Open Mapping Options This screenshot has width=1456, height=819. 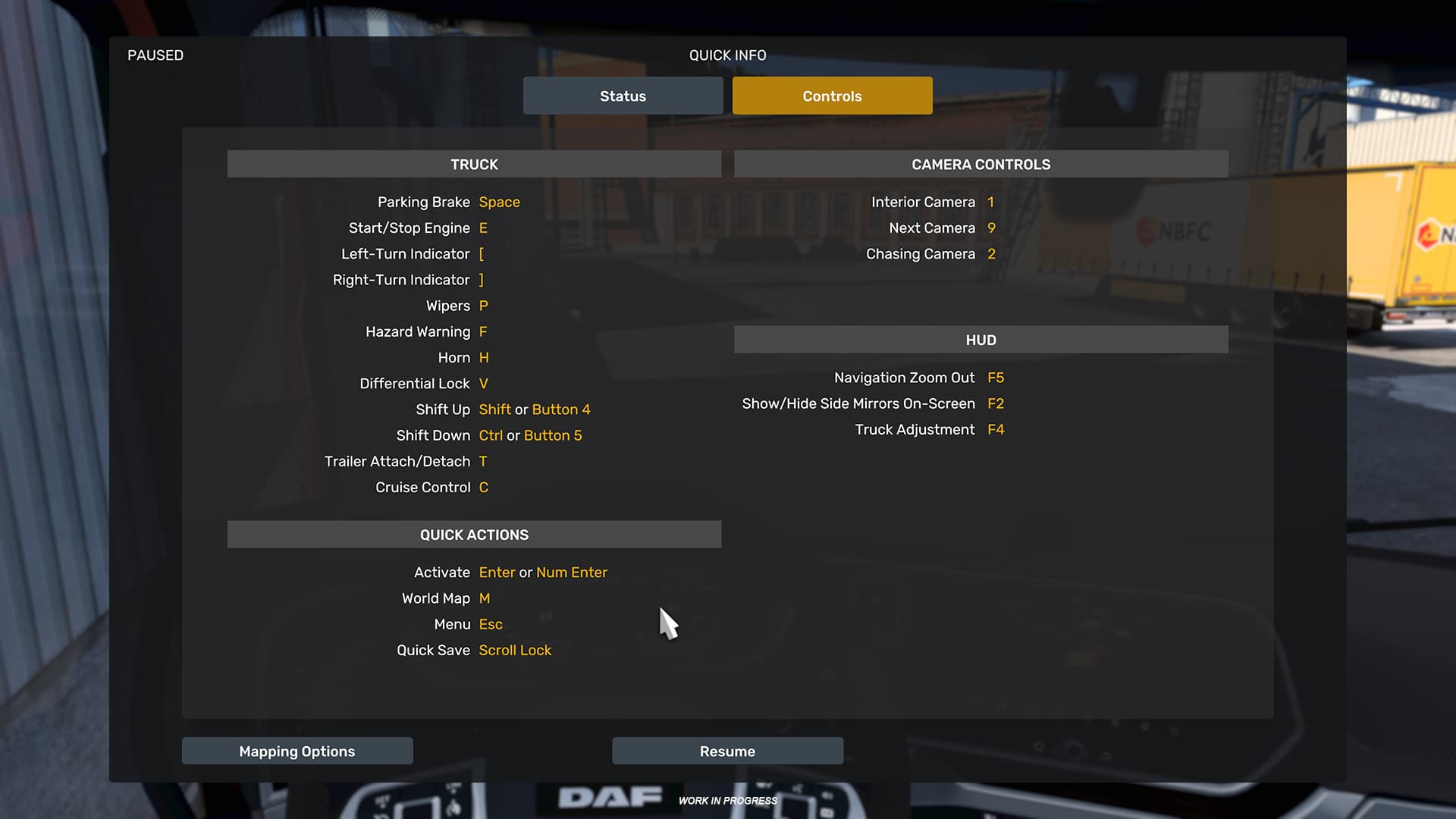[297, 751]
